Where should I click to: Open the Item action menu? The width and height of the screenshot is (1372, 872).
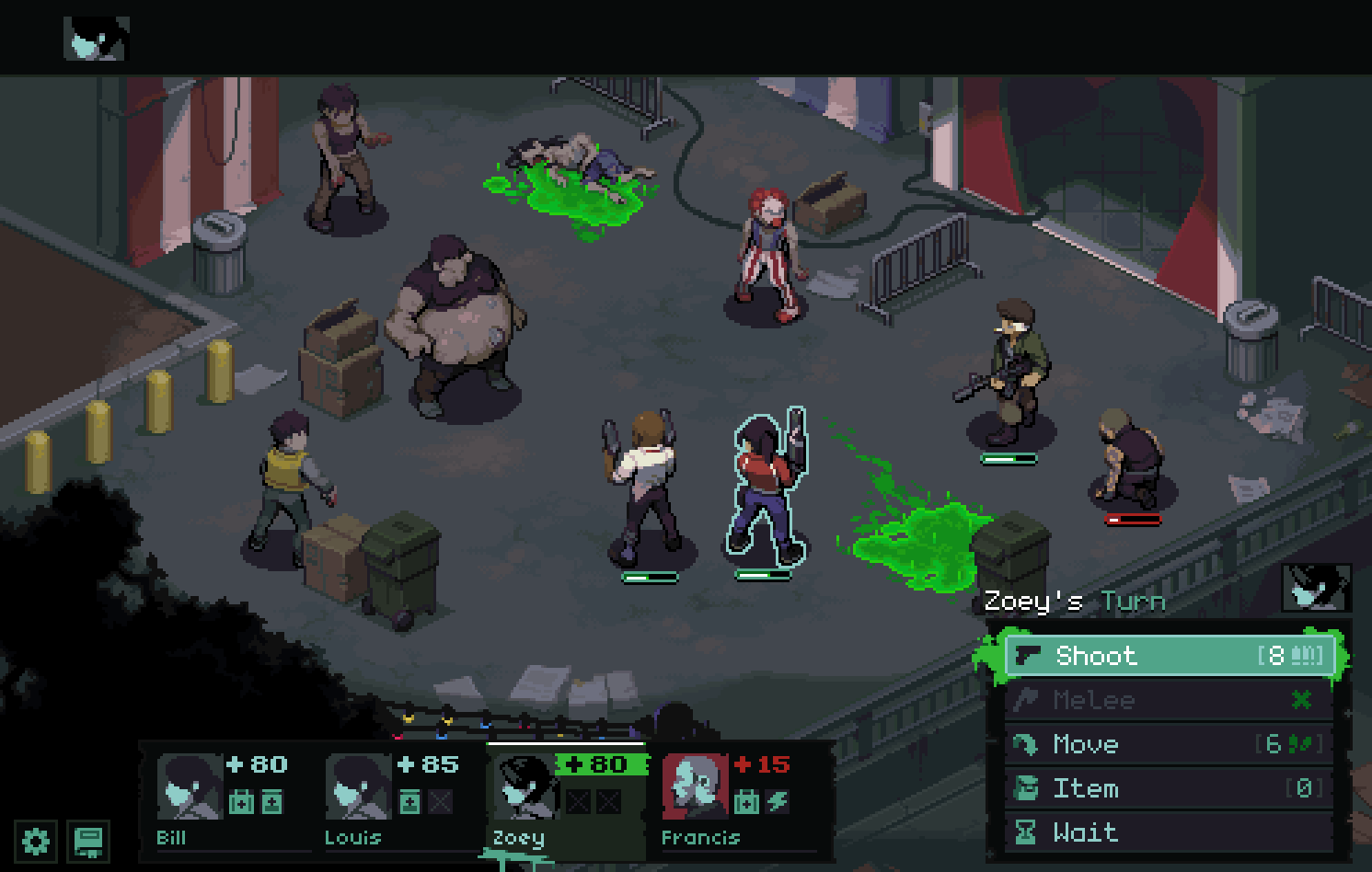tap(1169, 788)
